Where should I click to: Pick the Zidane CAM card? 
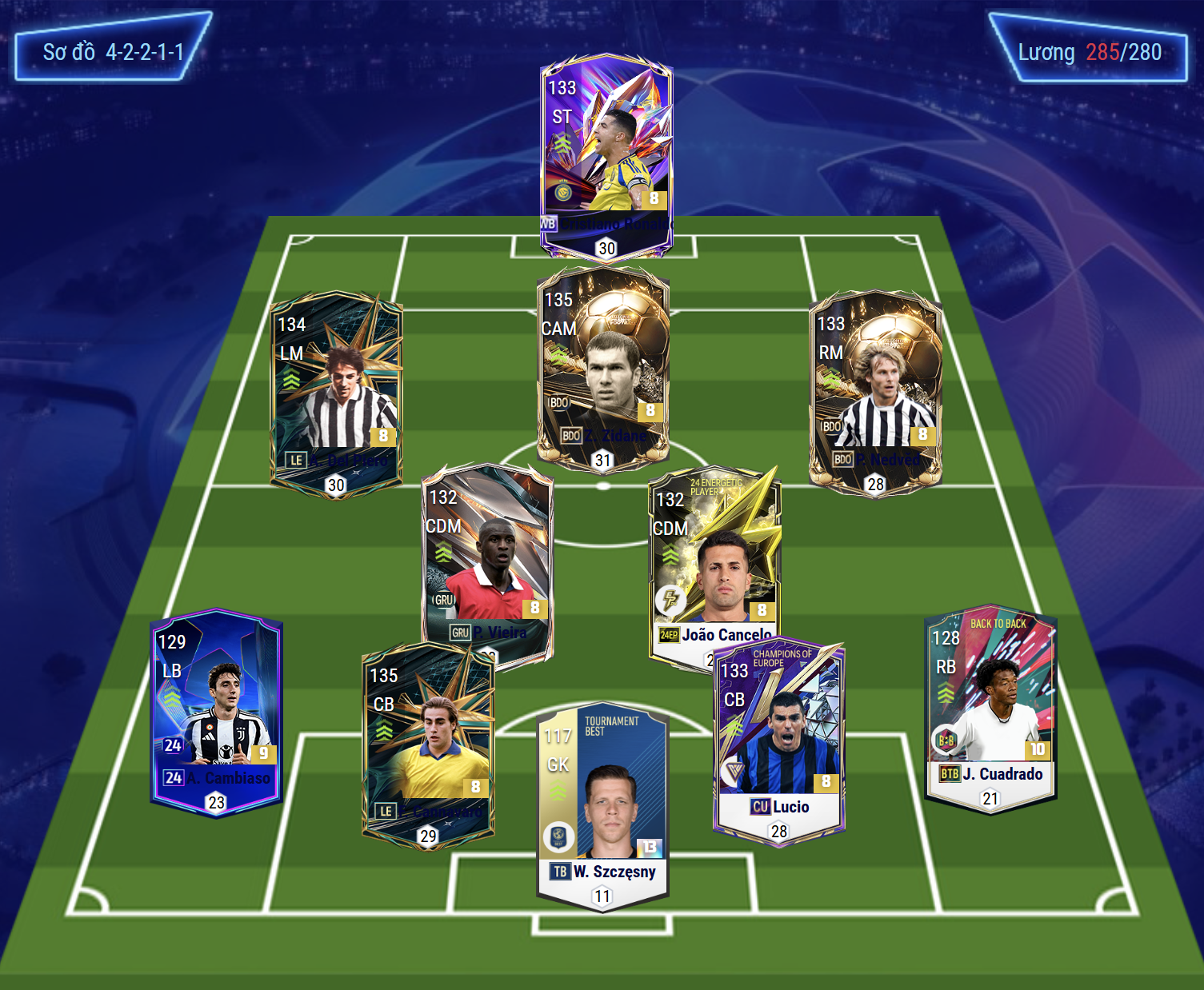click(602, 368)
